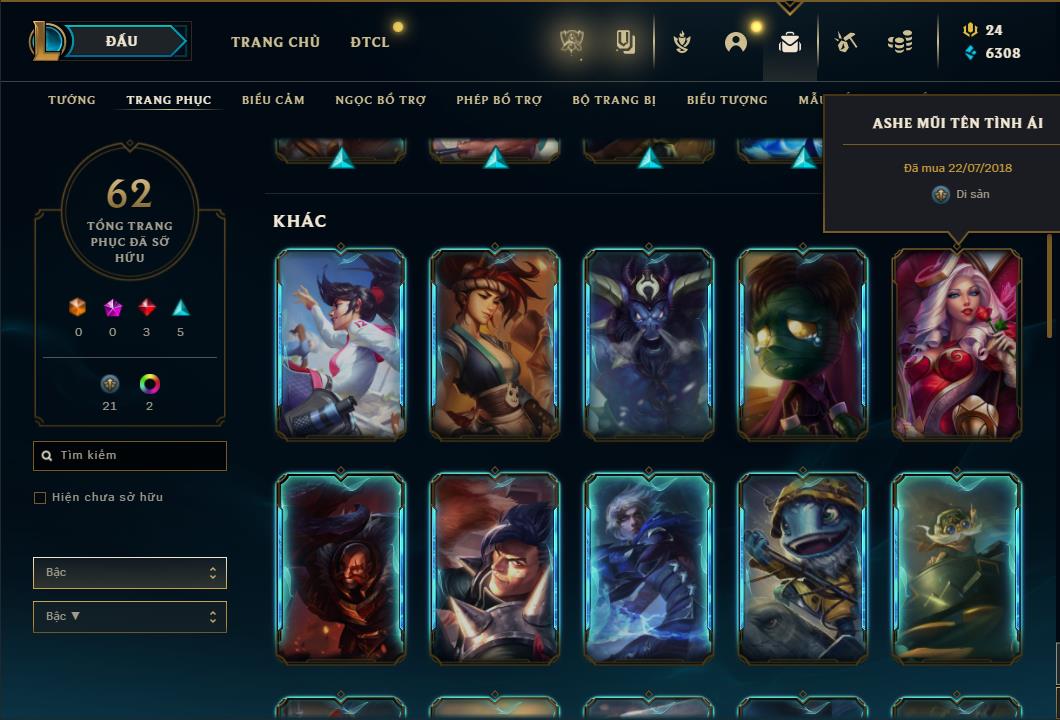The image size is (1060, 720).
Task: Open the Bậc ▼ sort dropdown
Action: point(130,617)
